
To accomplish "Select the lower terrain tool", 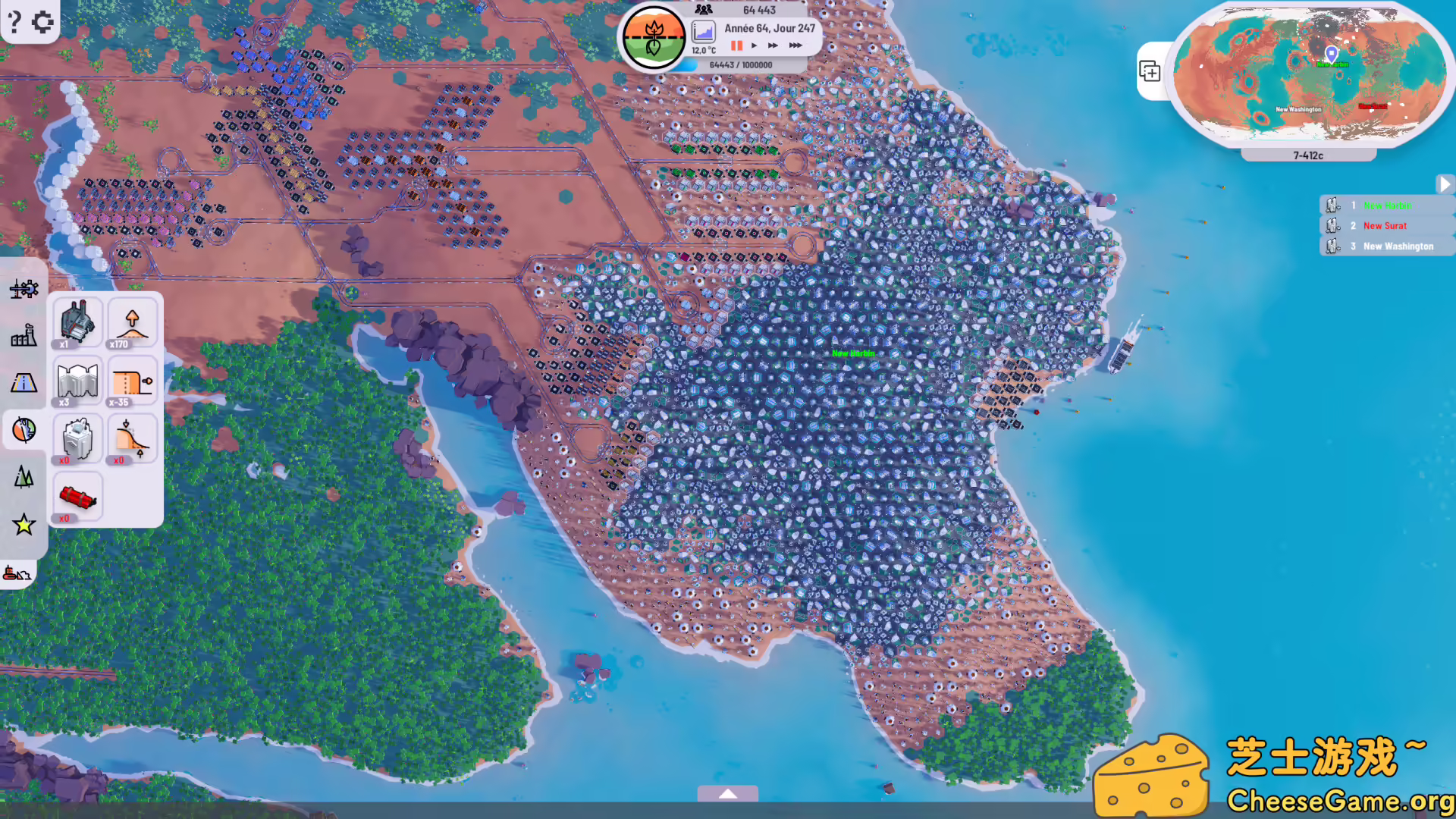I will pos(132,382).
